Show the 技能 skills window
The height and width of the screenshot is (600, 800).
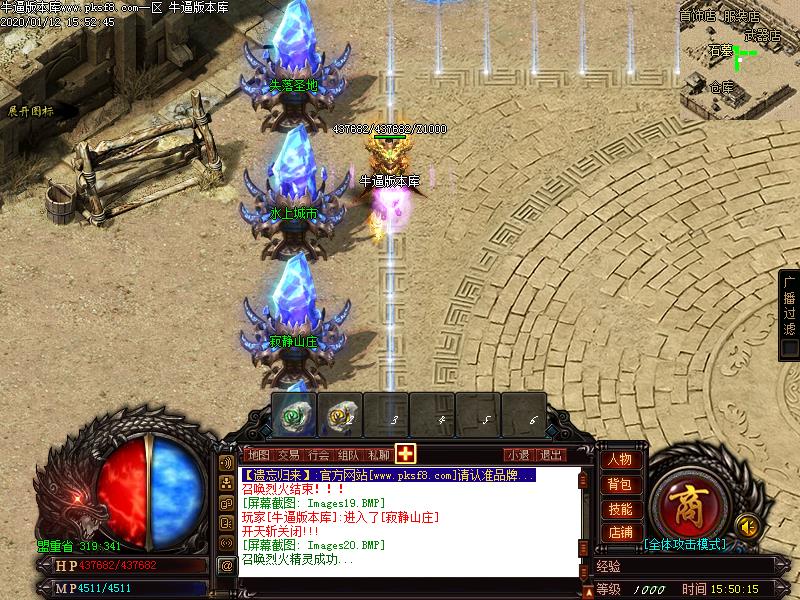point(620,509)
